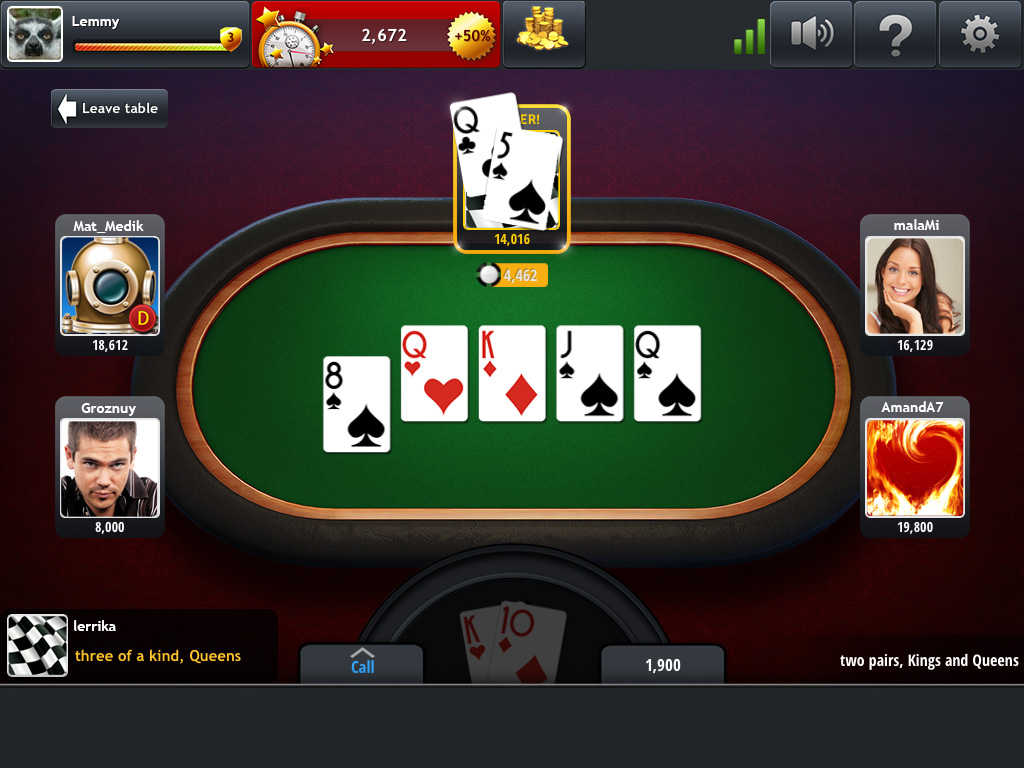Toggle the sound speaker button

tap(810, 34)
